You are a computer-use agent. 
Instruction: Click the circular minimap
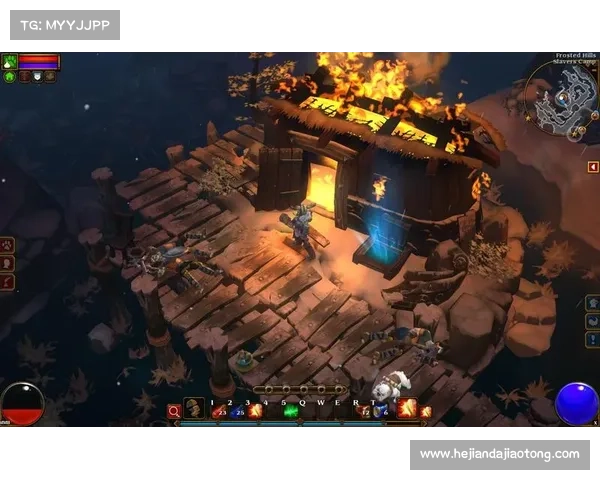click(565, 98)
